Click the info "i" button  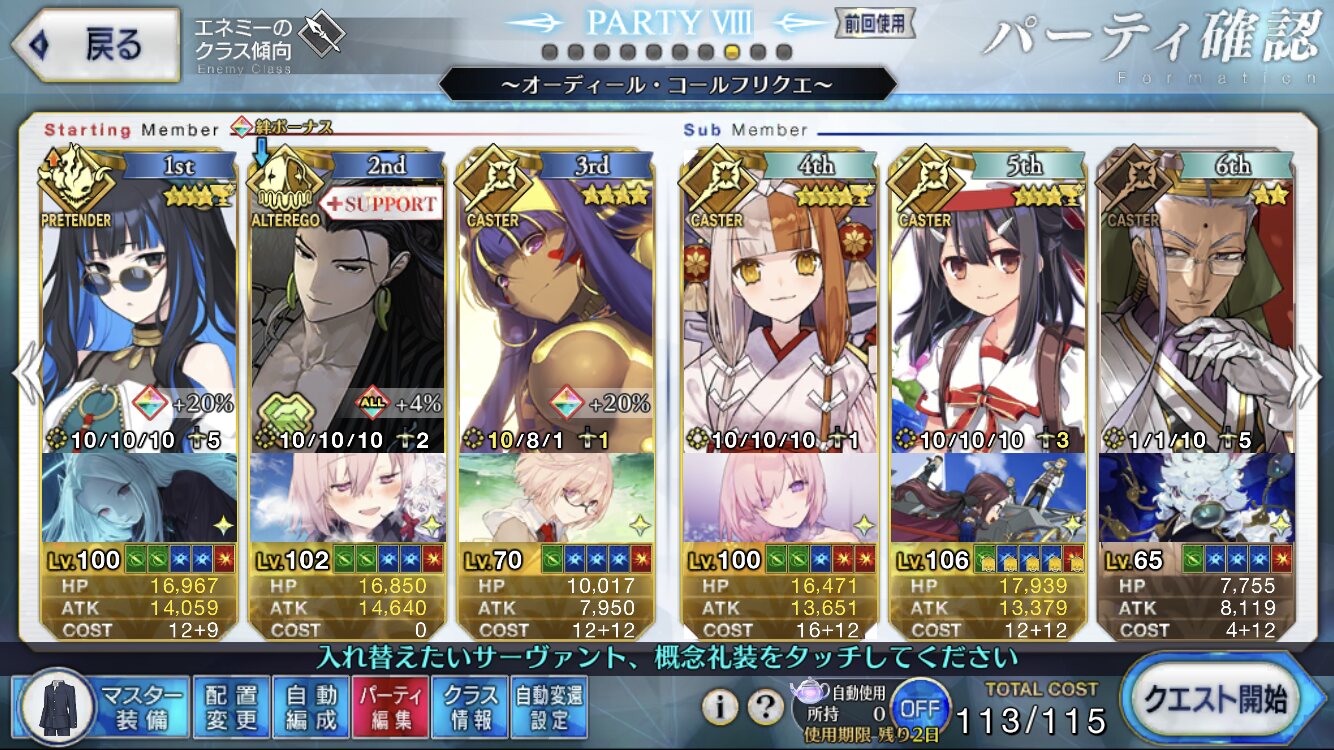coord(719,707)
